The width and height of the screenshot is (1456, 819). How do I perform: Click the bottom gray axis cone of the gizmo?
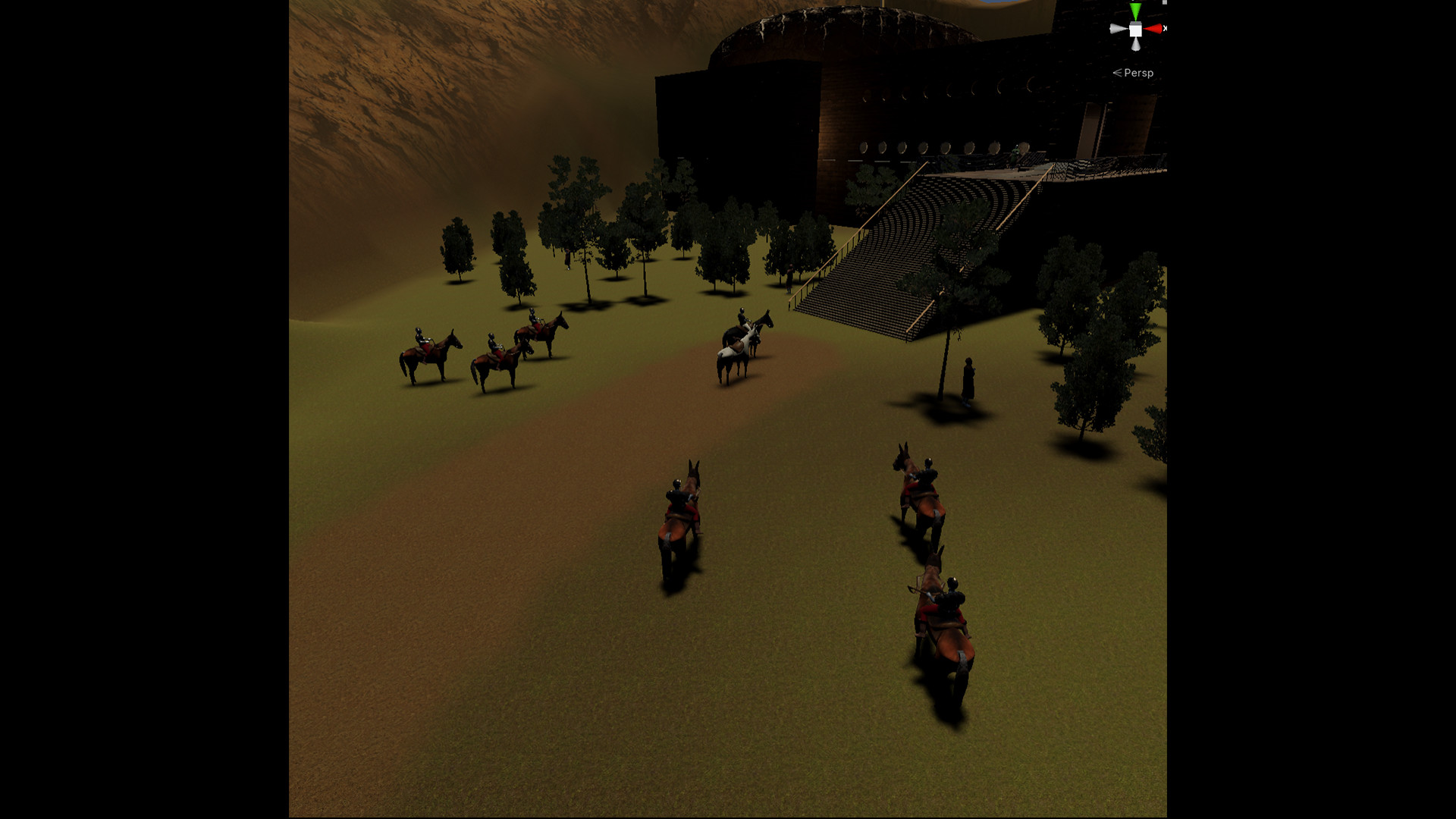pyautogui.click(x=1136, y=45)
